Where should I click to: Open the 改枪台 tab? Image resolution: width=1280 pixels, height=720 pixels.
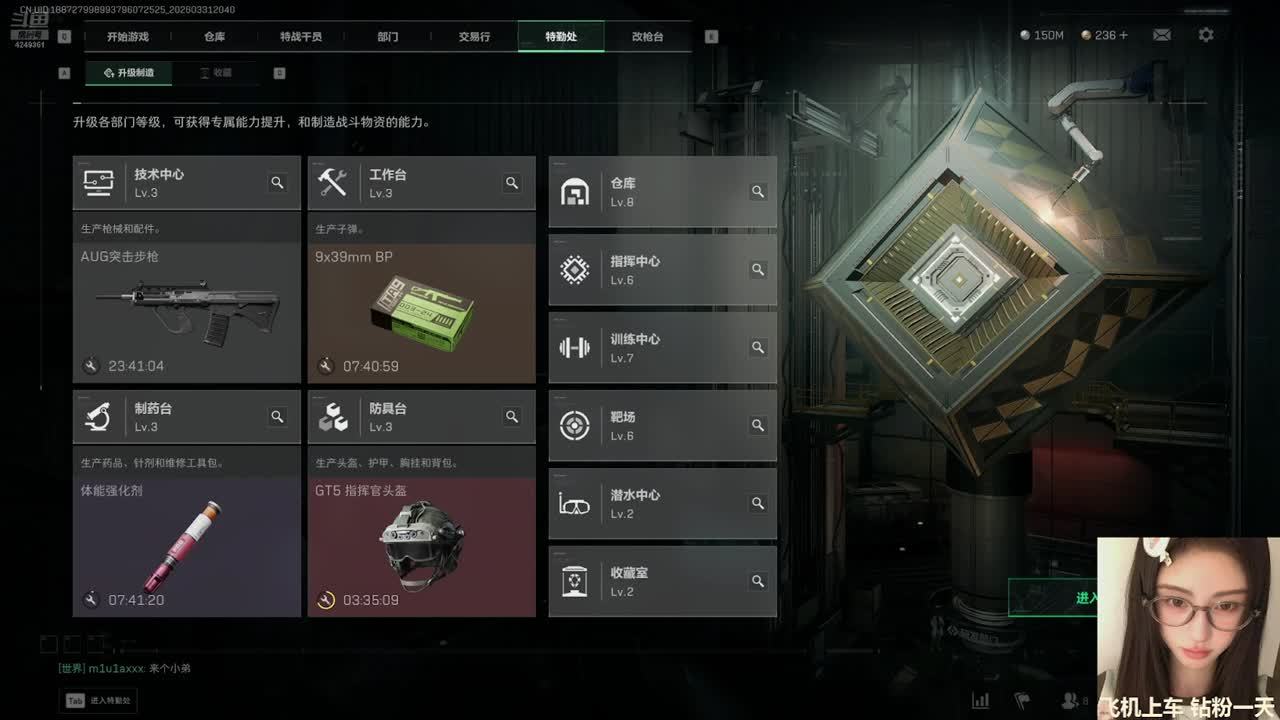click(x=647, y=37)
